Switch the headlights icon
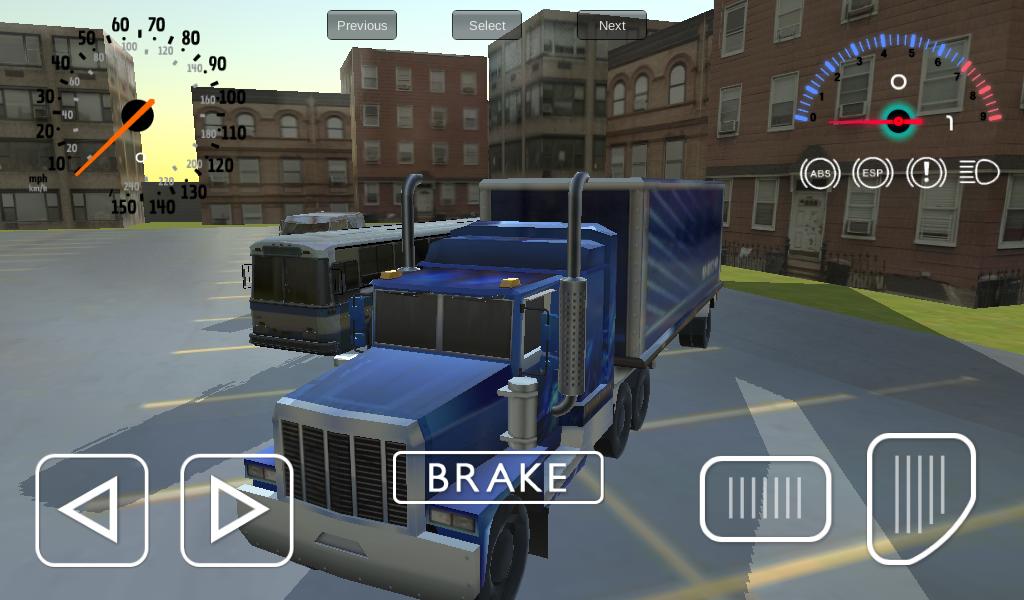 click(x=979, y=173)
